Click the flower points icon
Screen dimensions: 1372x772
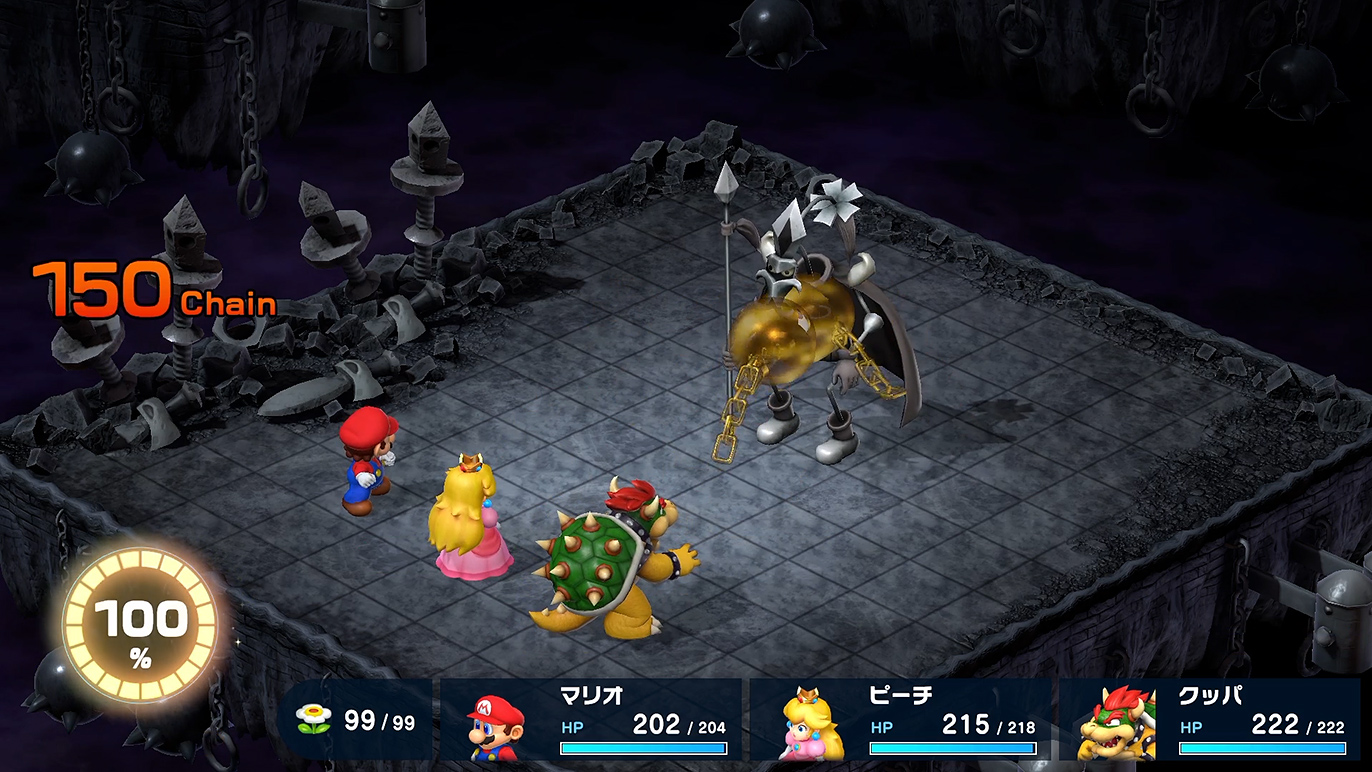pyautogui.click(x=315, y=720)
